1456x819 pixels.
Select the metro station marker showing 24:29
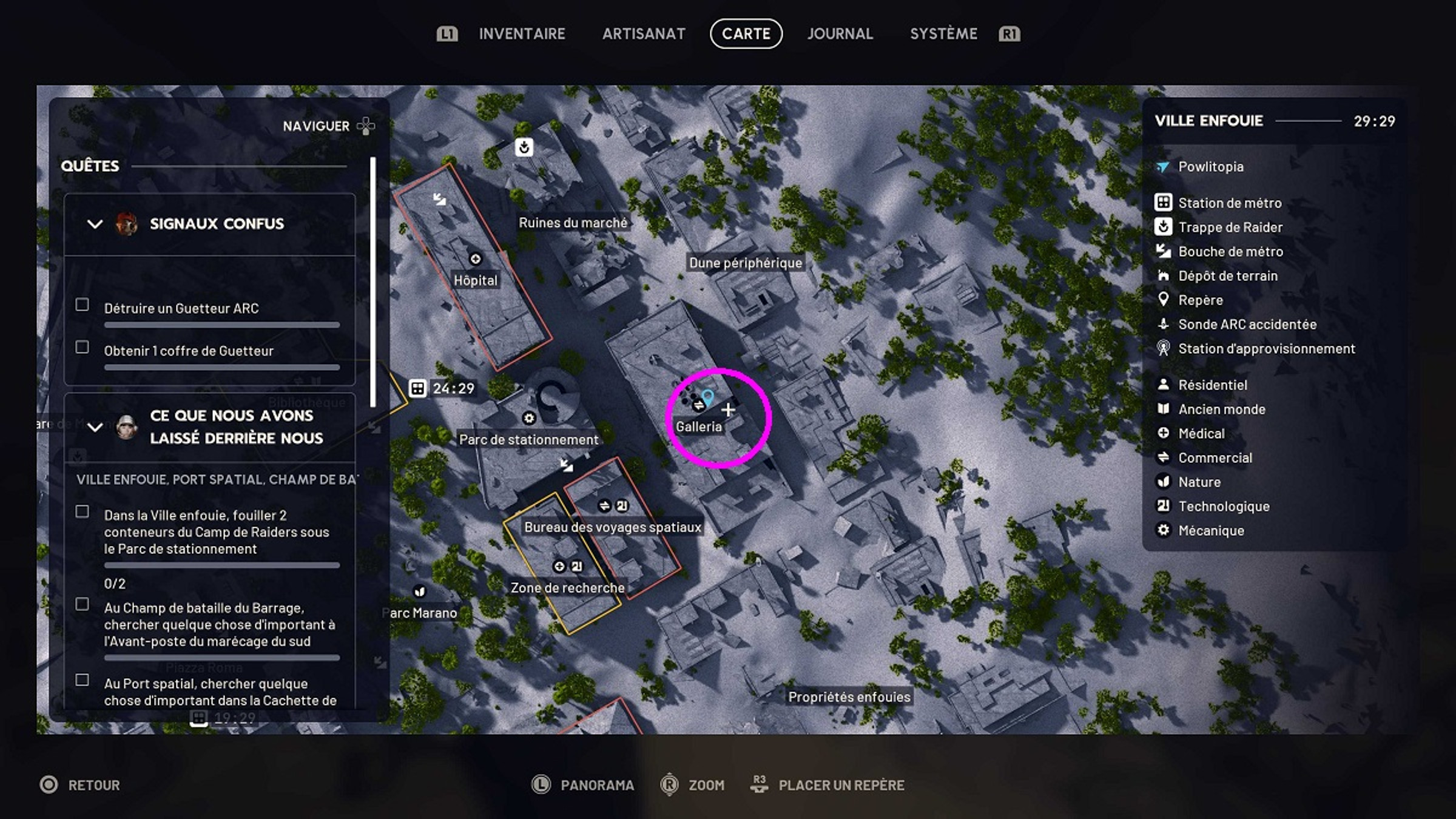[x=418, y=388]
